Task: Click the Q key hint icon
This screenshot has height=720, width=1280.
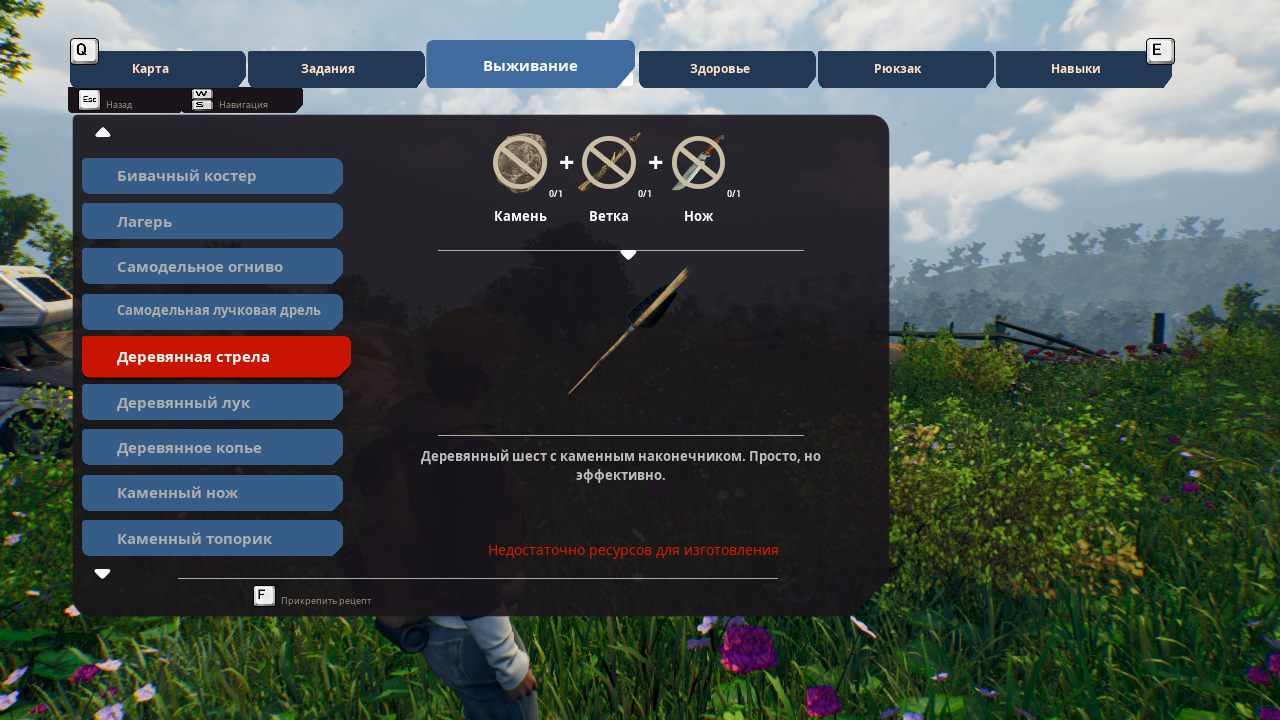Action: click(x=83, y=50)
